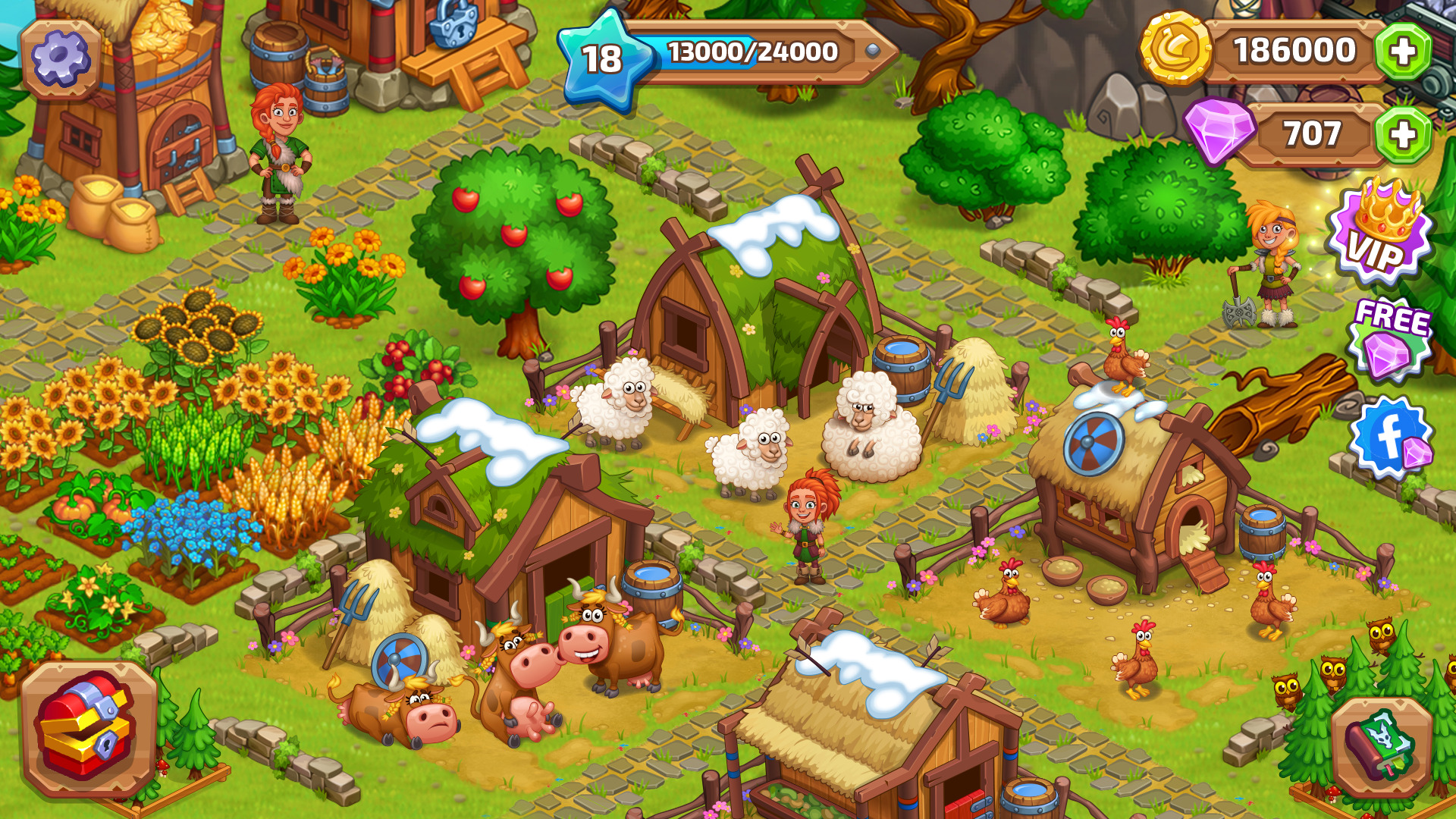This screenshot has width=1456, height=819.
Task: Open the green quest book
Action: tap(1381, 745)
